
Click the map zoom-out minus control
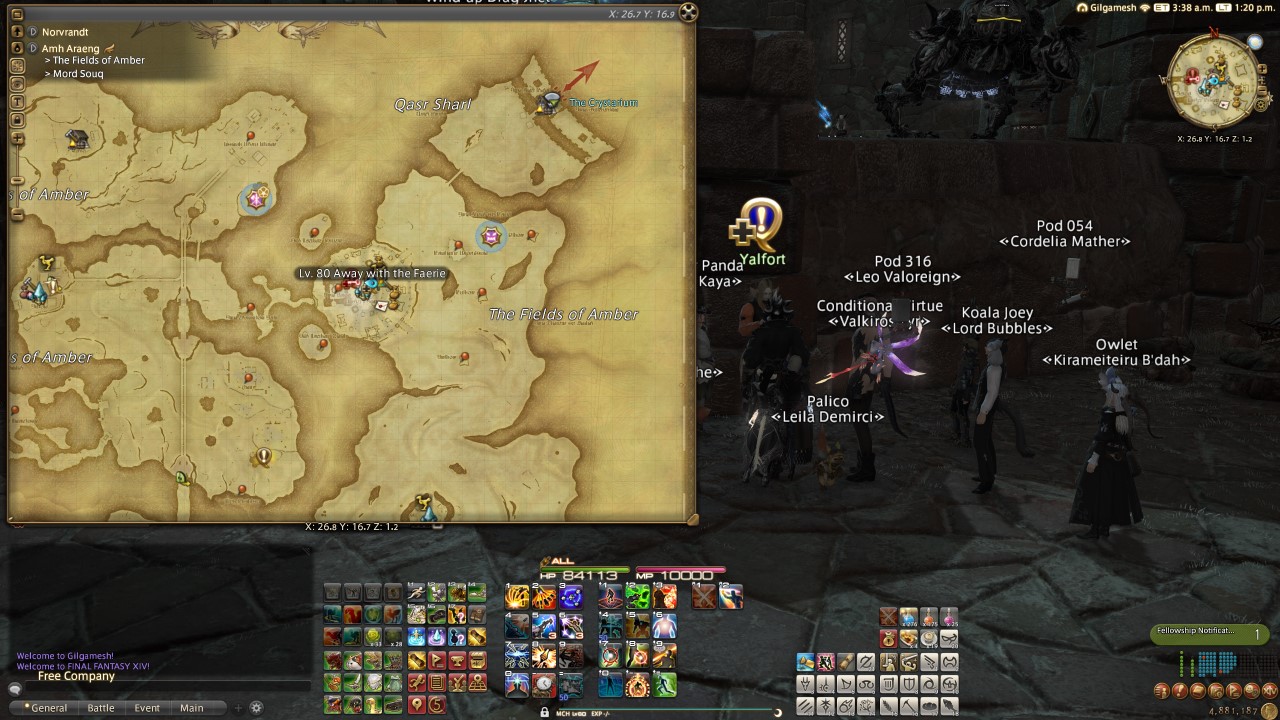click(x=17, y=180)
